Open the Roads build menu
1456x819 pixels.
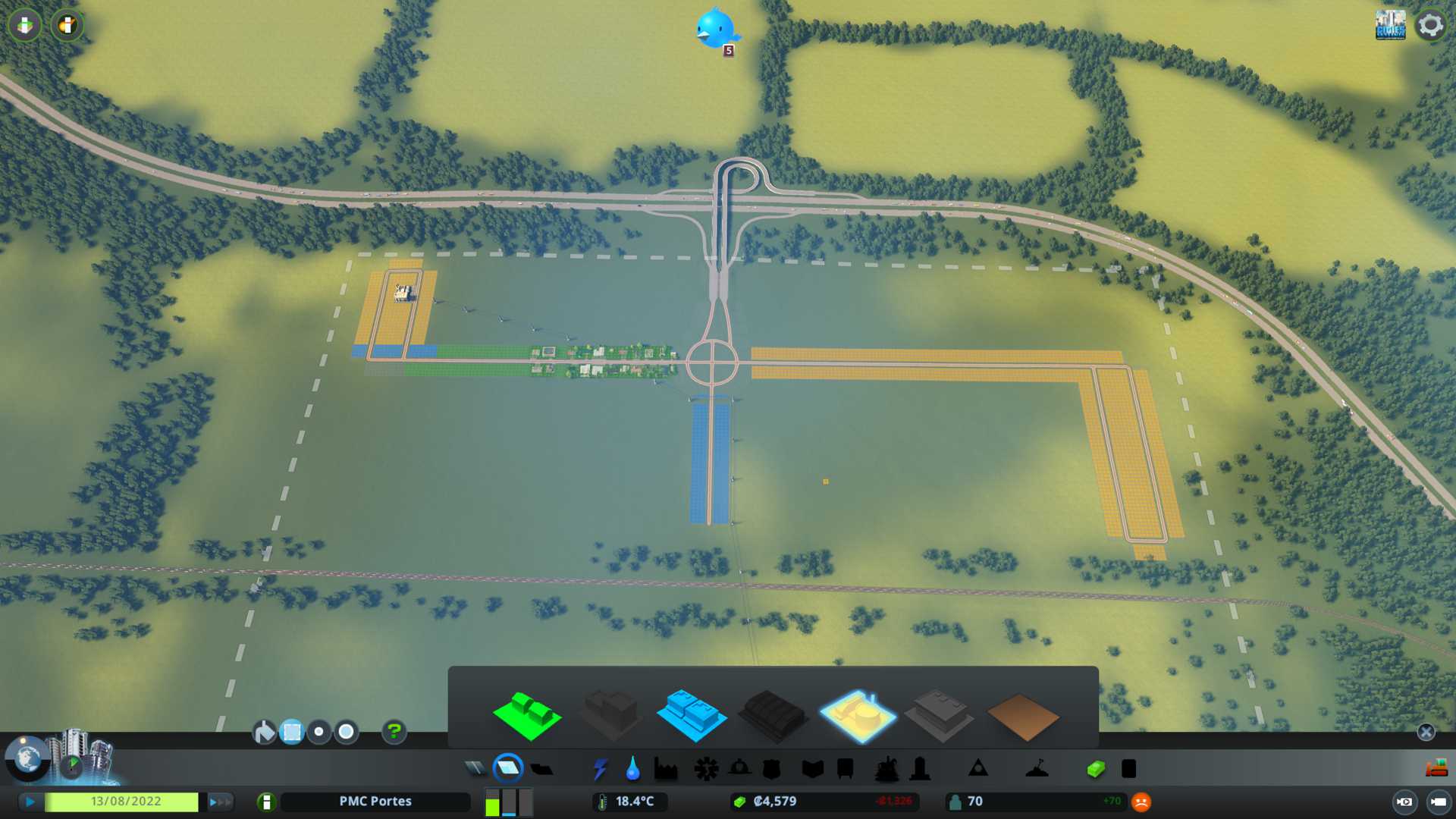[x=475, y=769]
